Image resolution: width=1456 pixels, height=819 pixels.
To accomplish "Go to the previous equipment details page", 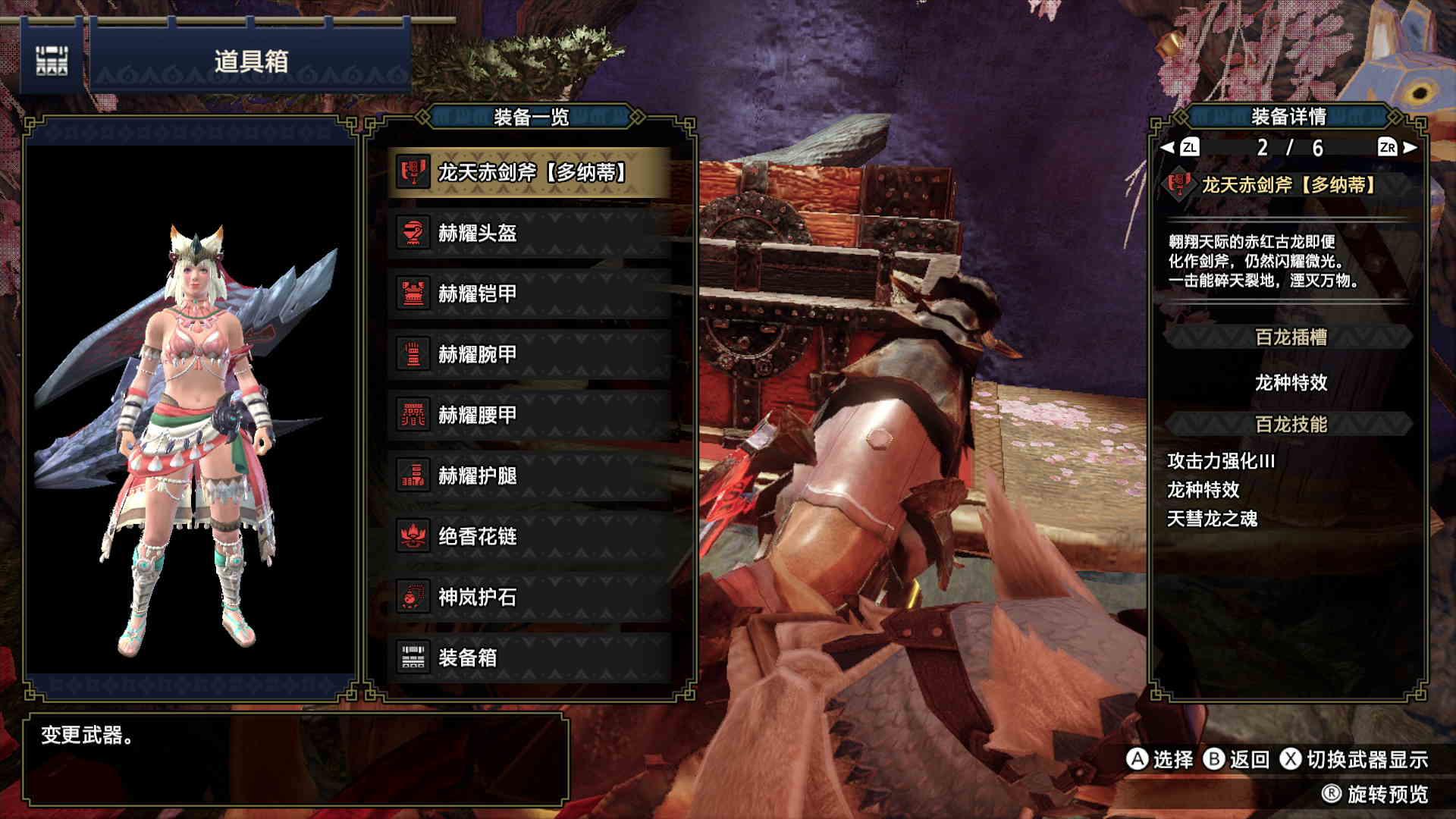I will [1181, 148].
